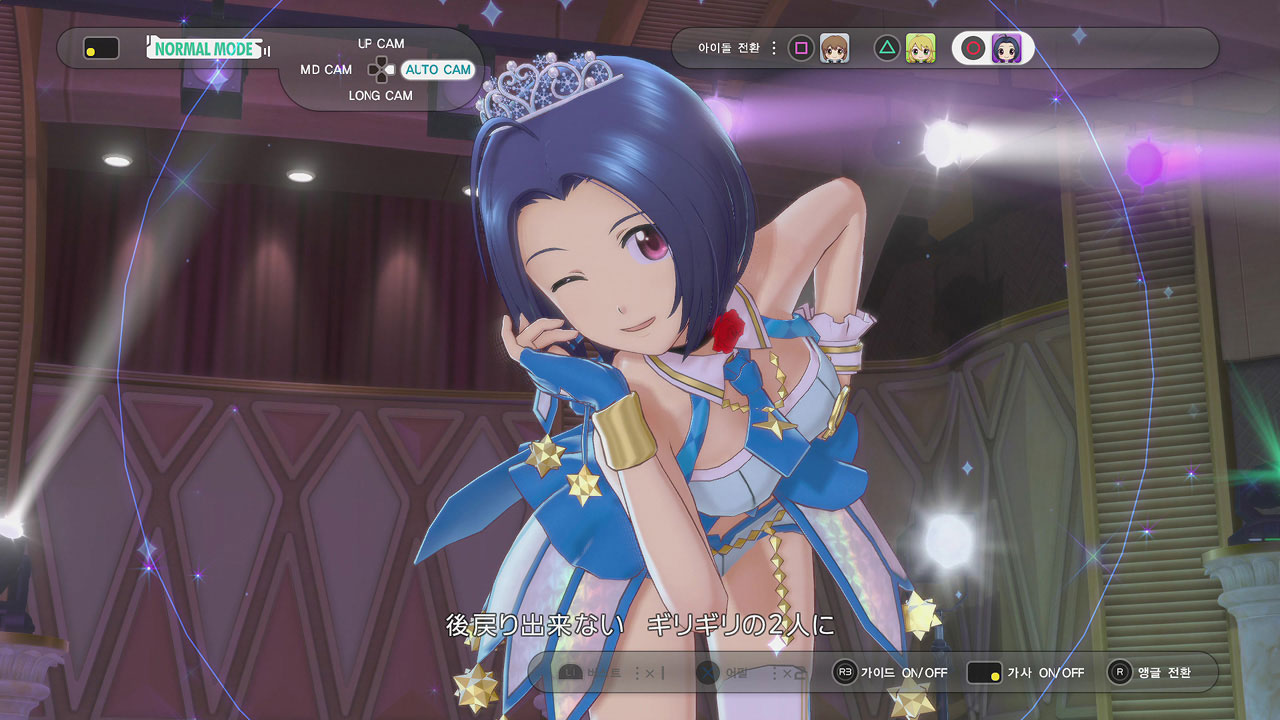Viewport: 1280px width, 720px height.
Task: Select the UP CAM camera option
Action: 381,44
